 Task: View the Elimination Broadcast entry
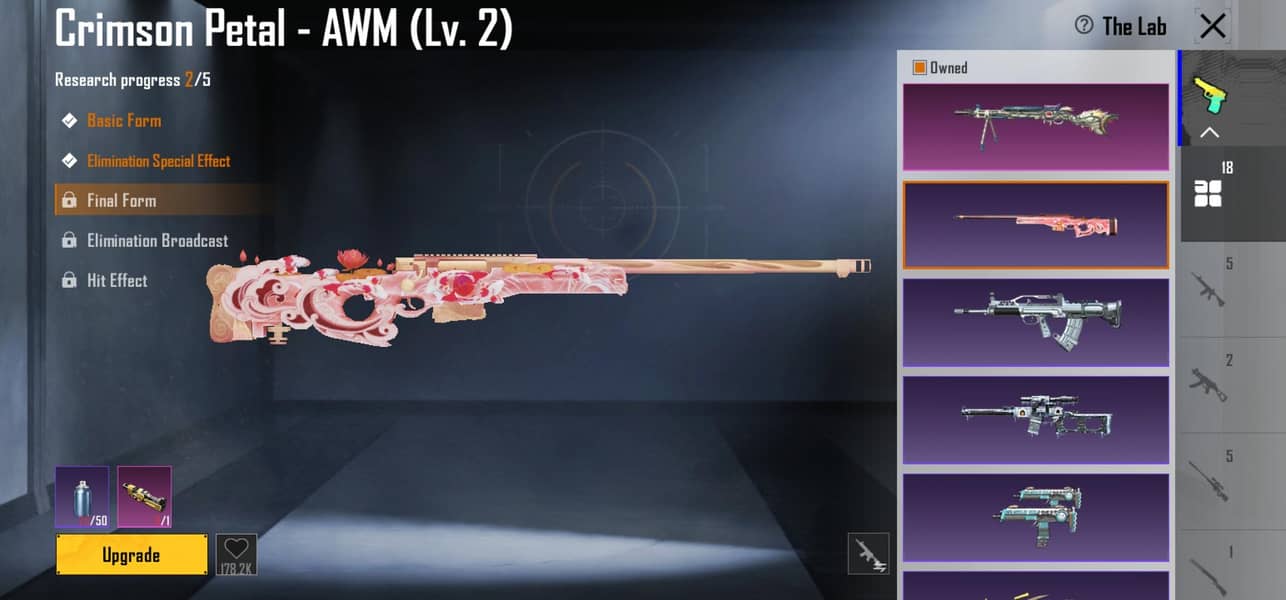[157, 241]
